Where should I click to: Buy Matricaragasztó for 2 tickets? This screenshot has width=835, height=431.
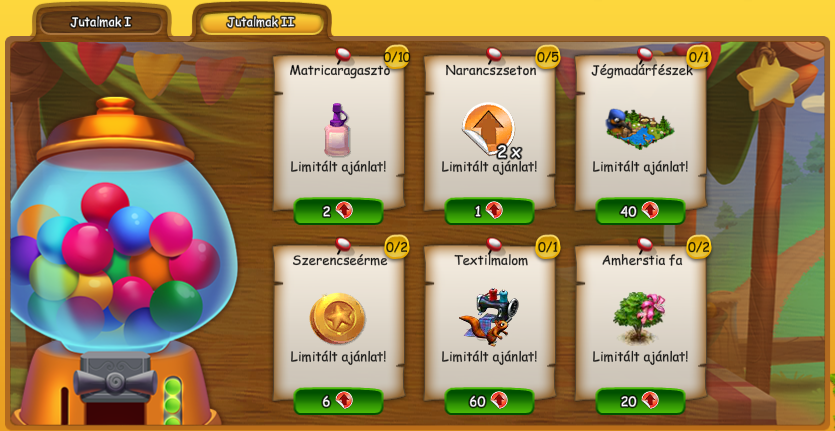coord(338,211)
